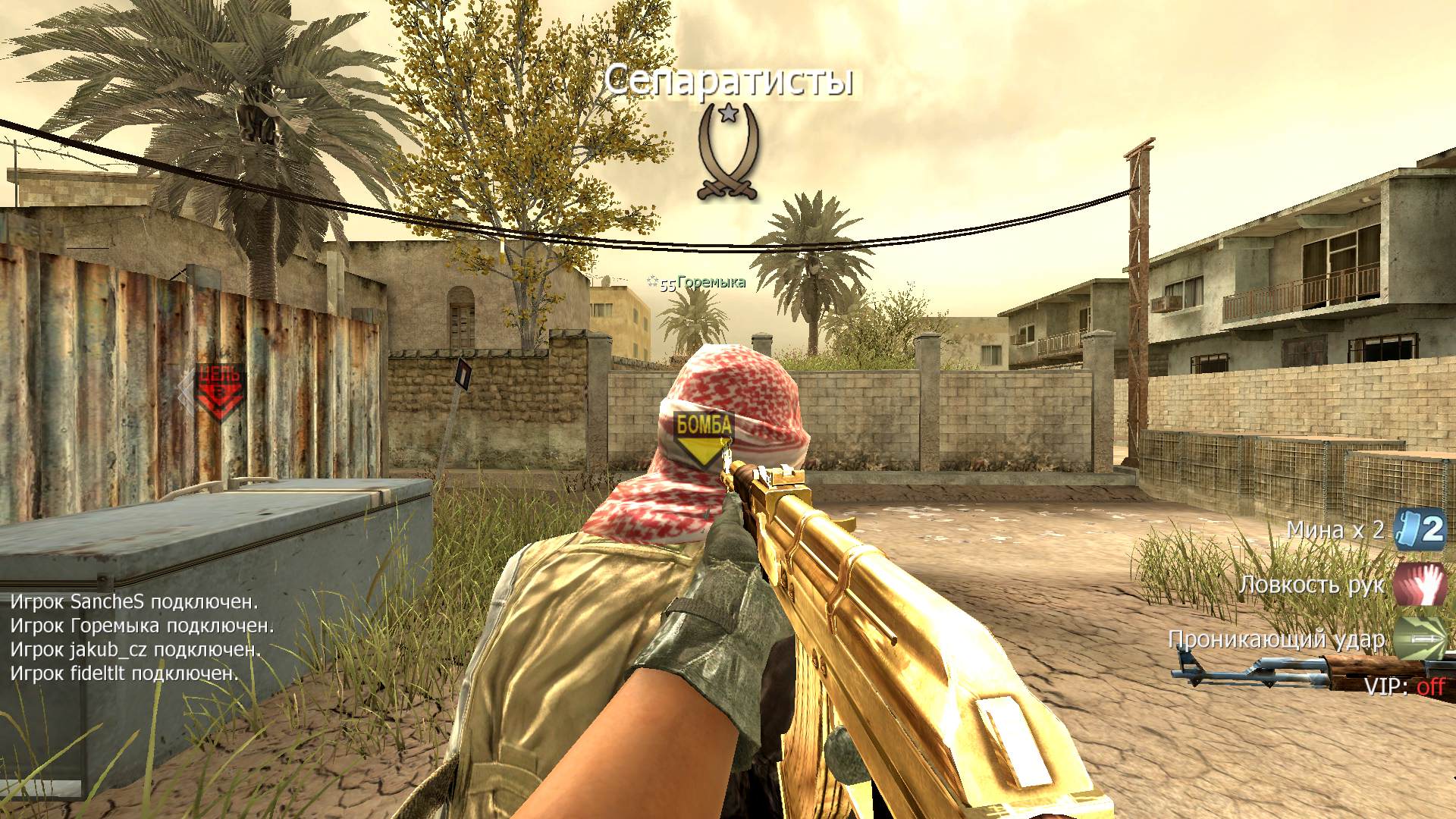Click the Мина x 2 perk icon
The height and width of the screenshot is (819, 1456).
1420,530
